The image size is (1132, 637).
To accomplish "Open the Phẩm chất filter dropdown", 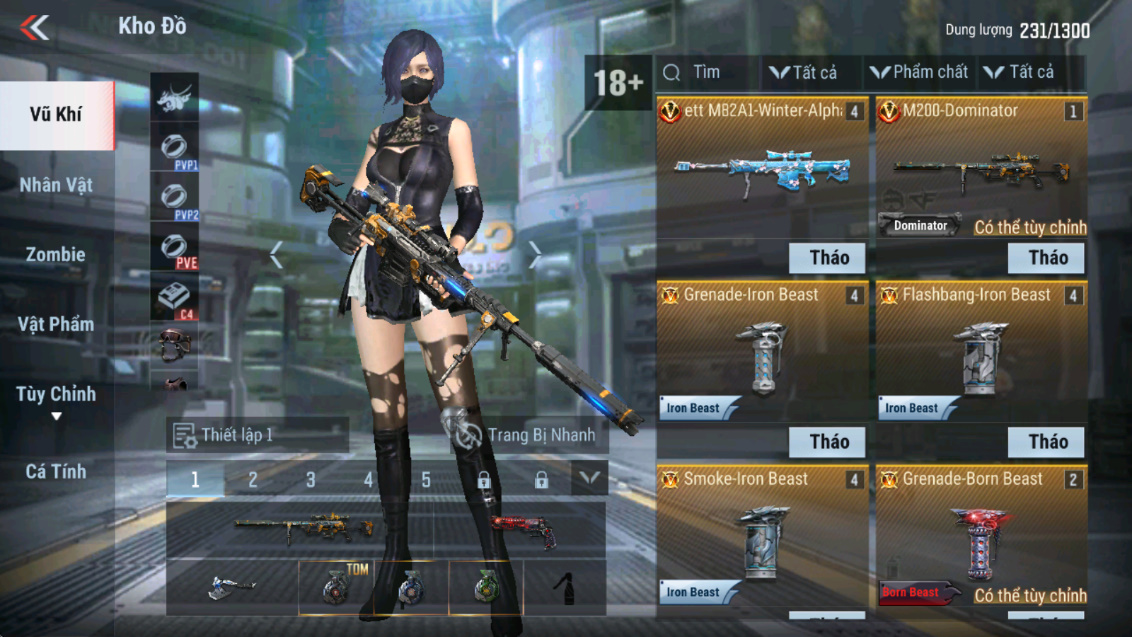I will tap(919, 72).
